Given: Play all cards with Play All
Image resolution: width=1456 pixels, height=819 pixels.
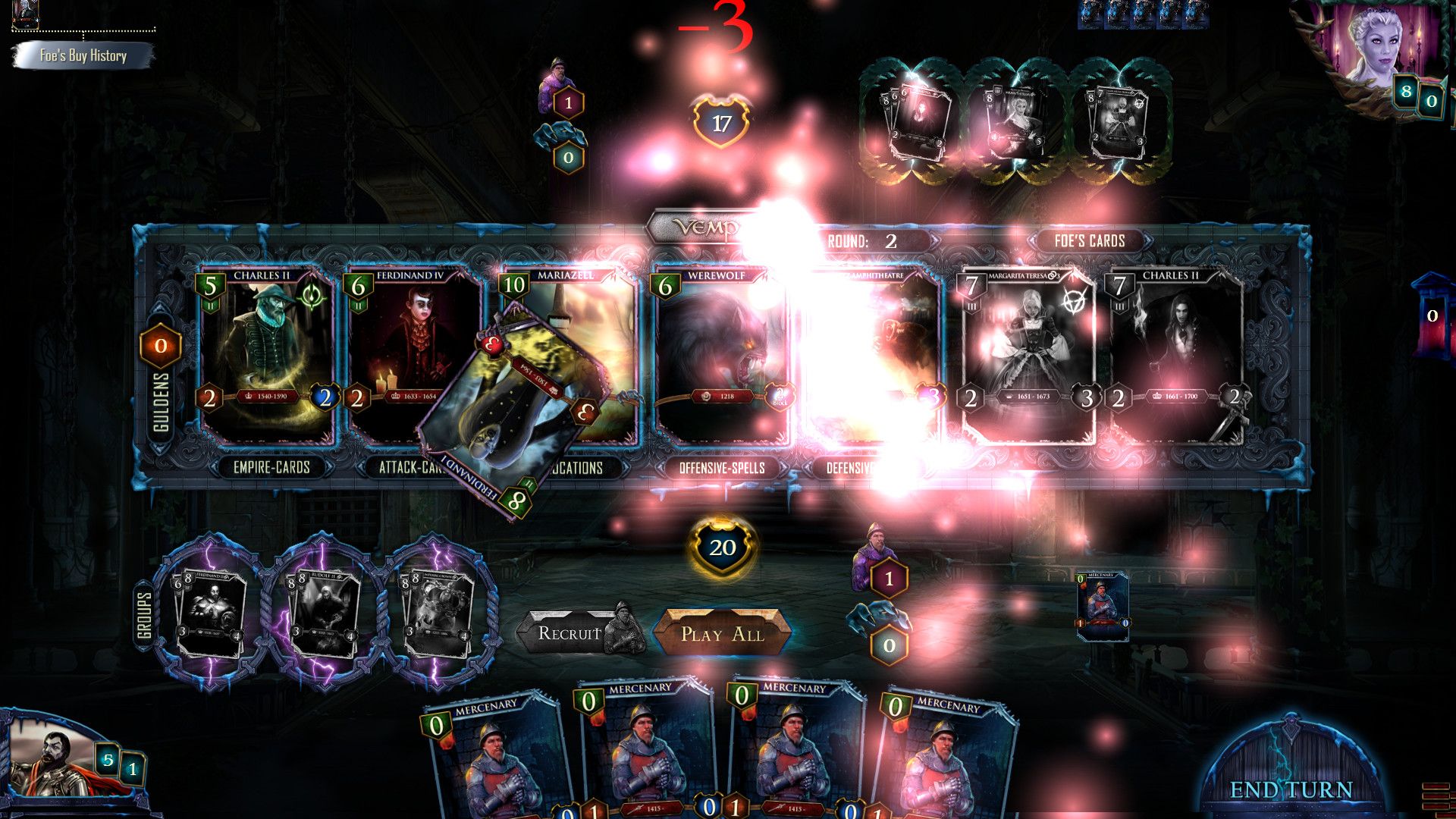Looking at the screenshot, I should tap(722, 633).
